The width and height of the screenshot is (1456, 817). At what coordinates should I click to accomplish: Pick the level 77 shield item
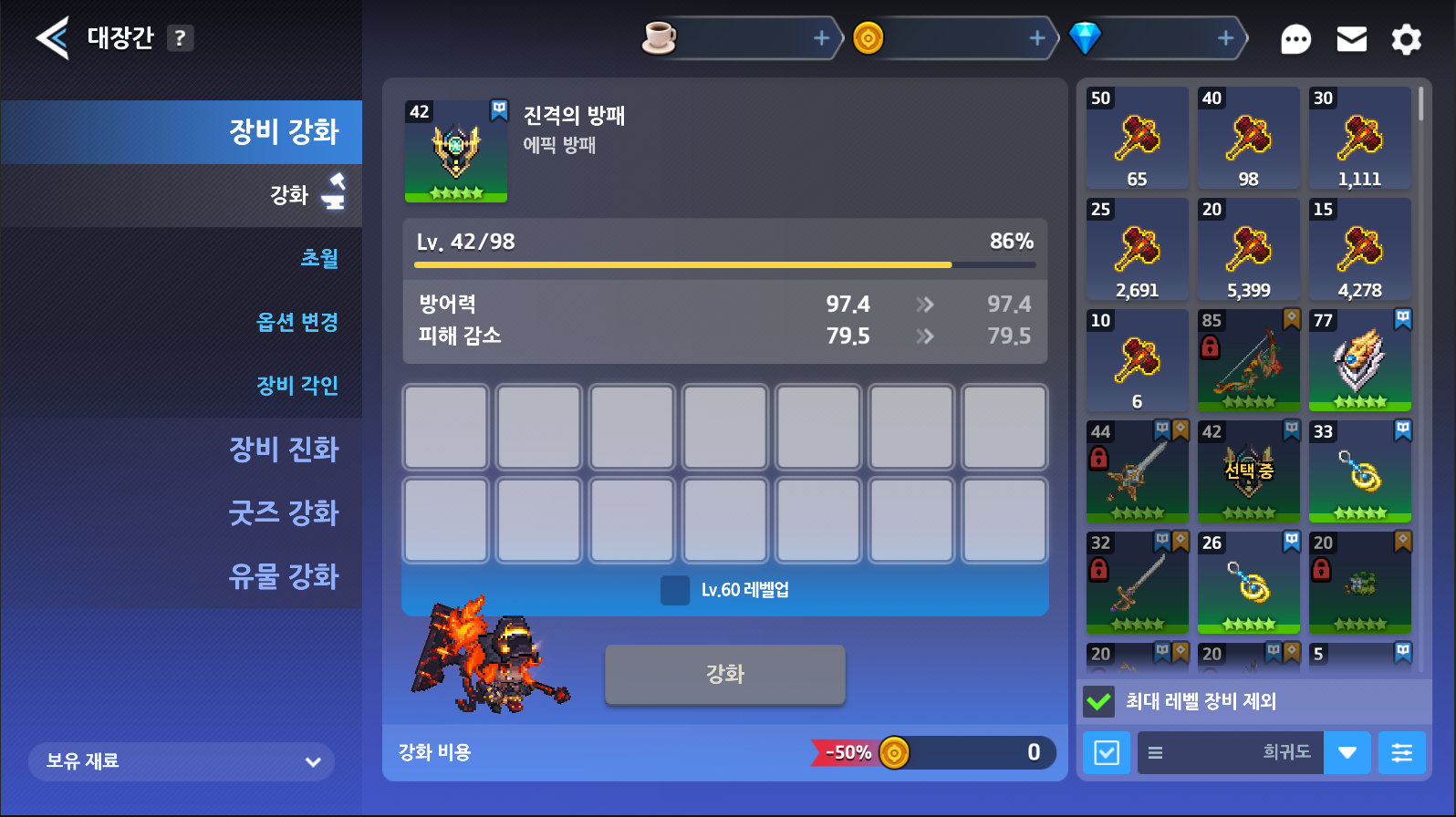pyautogui.click(x=1359, y=360)
